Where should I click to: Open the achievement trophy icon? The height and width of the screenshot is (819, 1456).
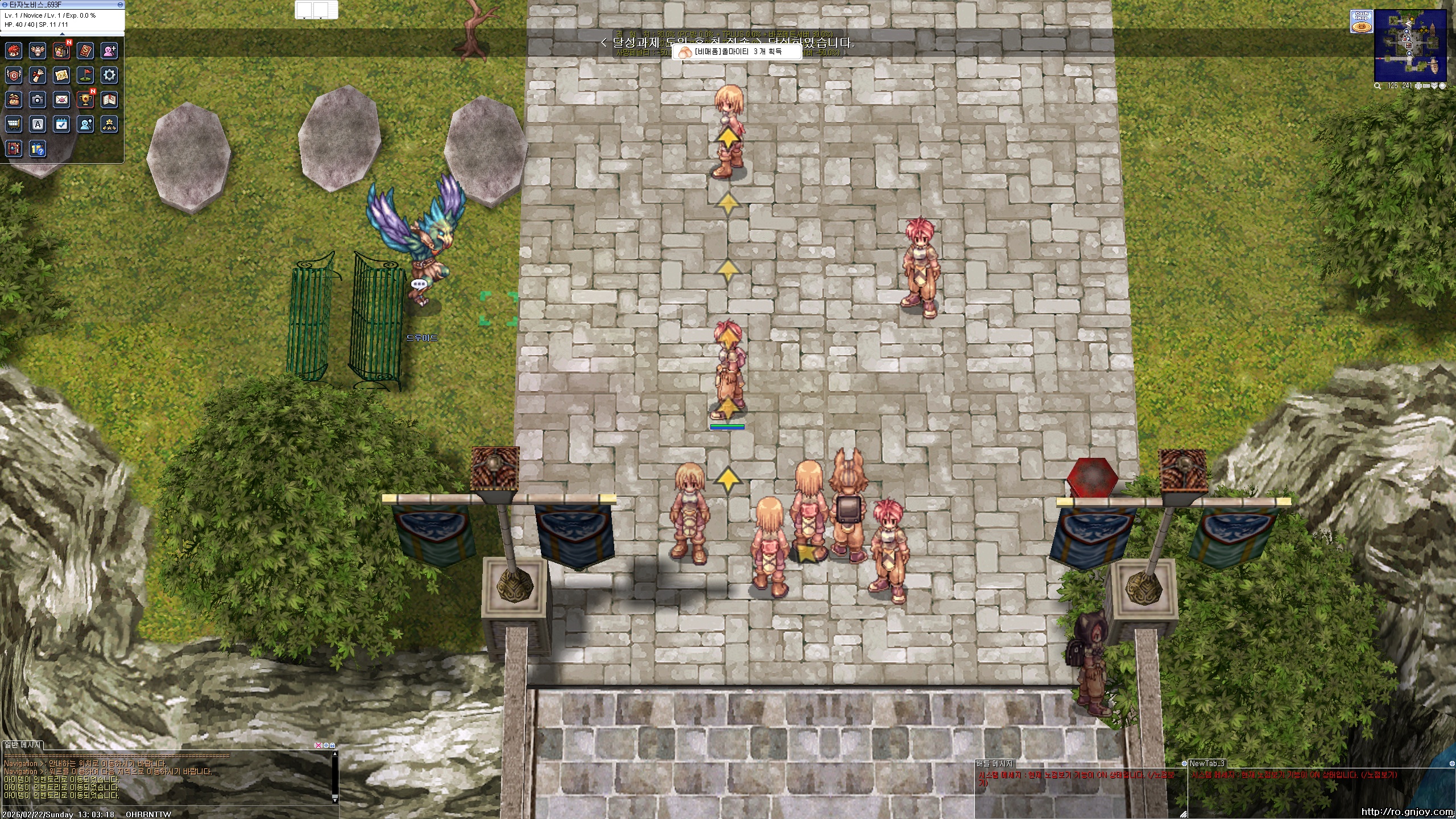point(85,100)
